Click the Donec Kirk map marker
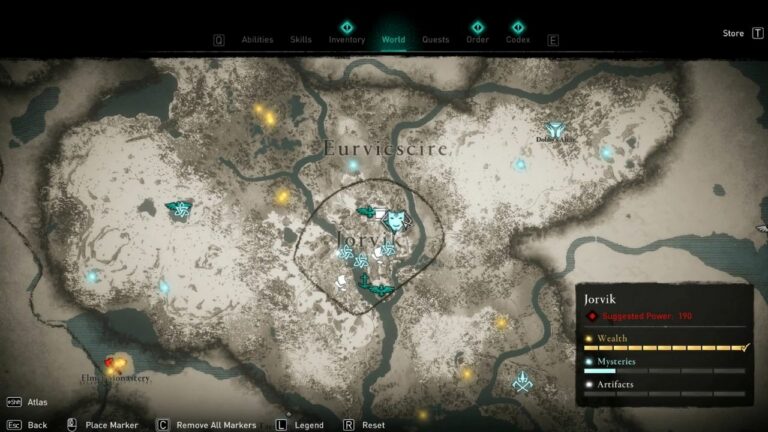768x432 pixels. (555, 131)
